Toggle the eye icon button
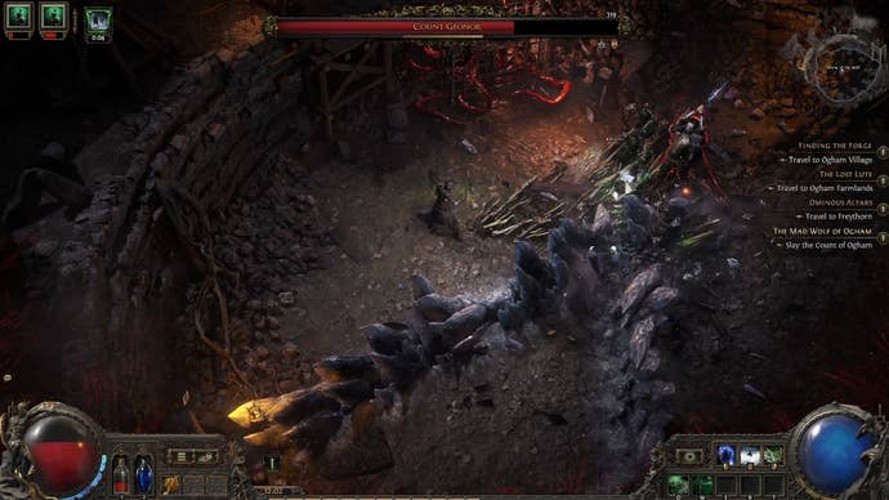This screenshot has width=889, height=500. pyautogui.click(x=689, y=456)
